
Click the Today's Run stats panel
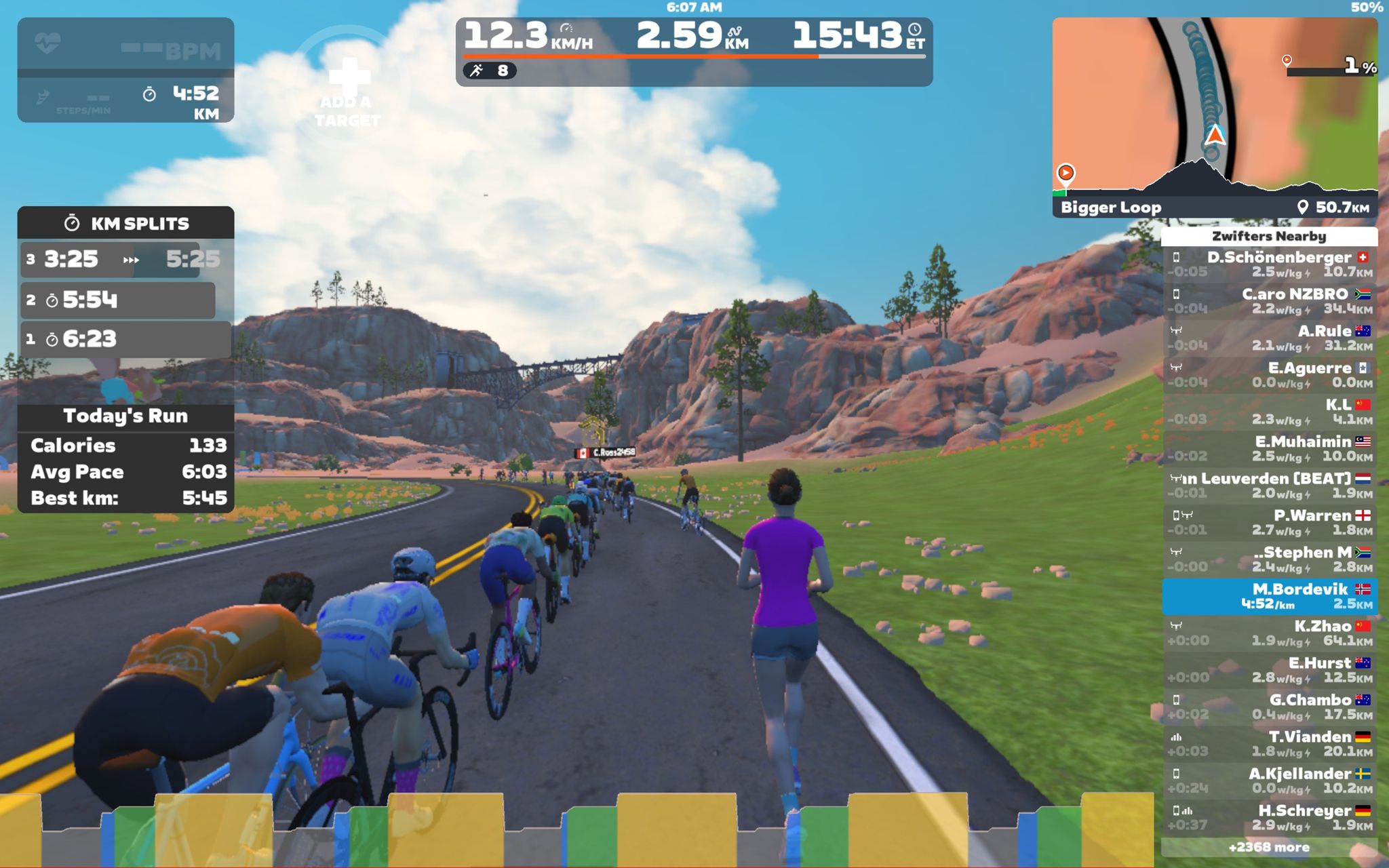[x=126, y=458]
